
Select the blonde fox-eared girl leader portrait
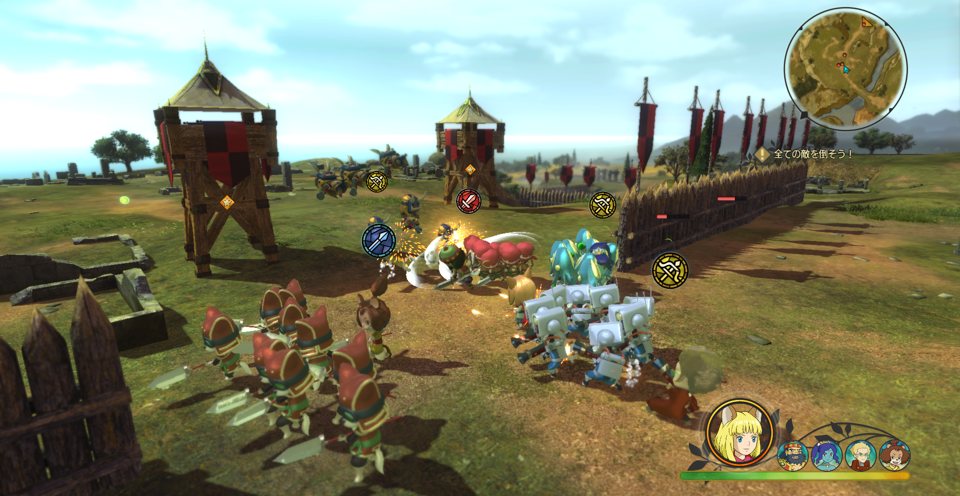pos(740,433)
